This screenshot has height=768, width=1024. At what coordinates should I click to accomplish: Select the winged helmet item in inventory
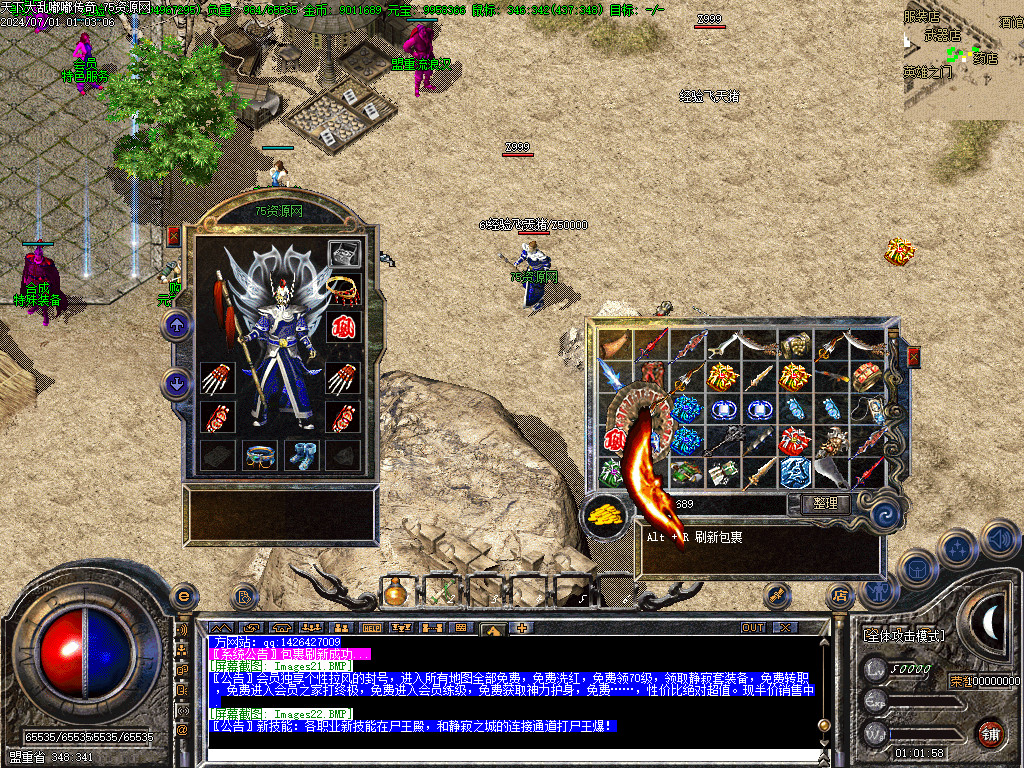point(833,440)
